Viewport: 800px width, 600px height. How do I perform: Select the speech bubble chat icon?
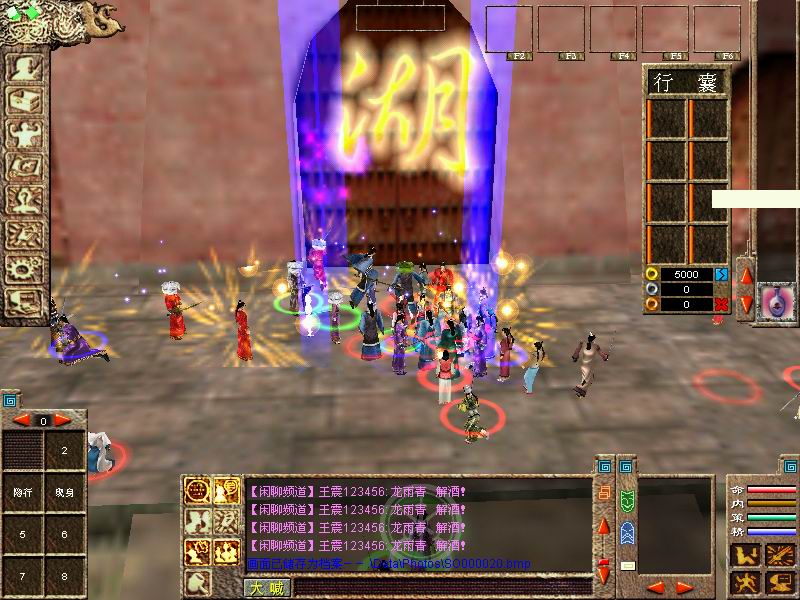[x=199, y=490]
